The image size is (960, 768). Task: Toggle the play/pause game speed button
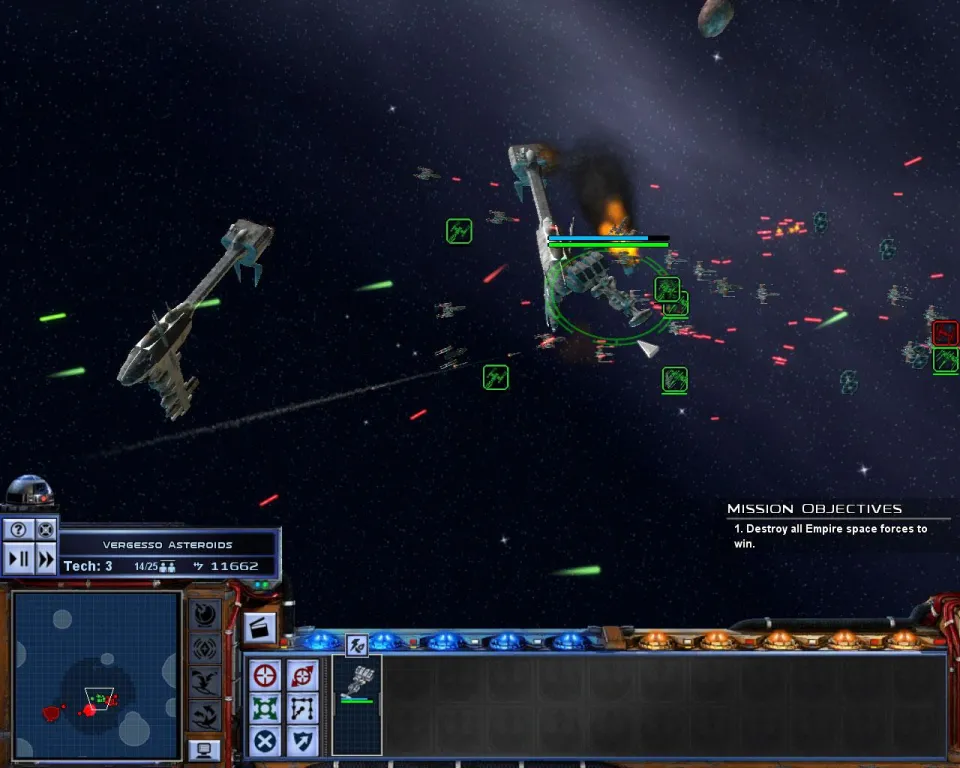(18, 559)
